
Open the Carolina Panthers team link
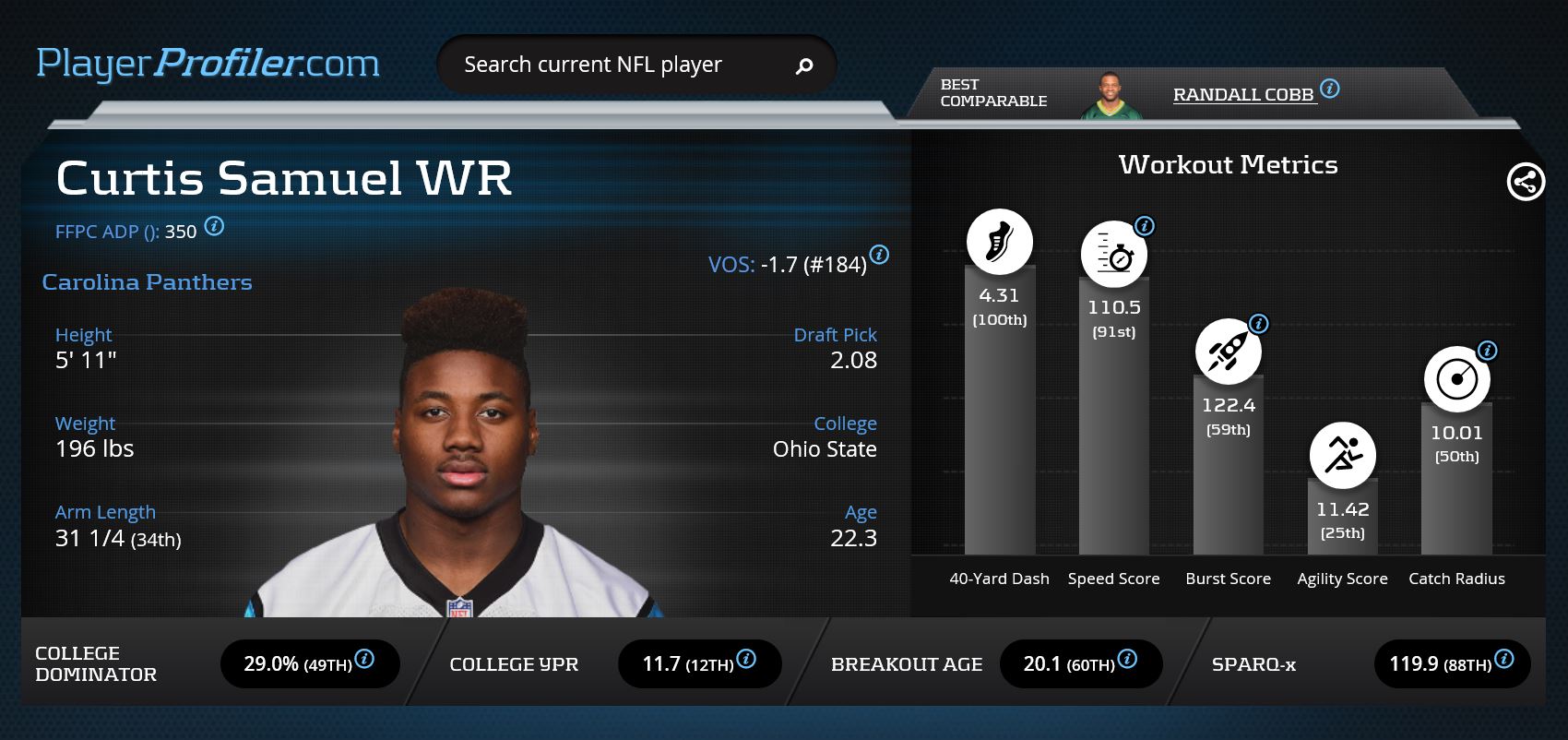147,282
